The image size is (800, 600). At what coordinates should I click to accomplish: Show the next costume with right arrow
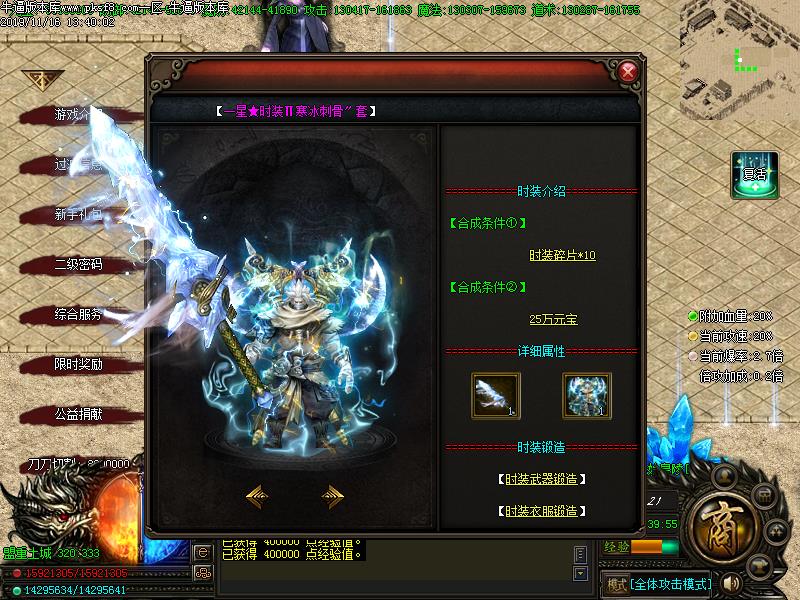click(x=333, y=496)
